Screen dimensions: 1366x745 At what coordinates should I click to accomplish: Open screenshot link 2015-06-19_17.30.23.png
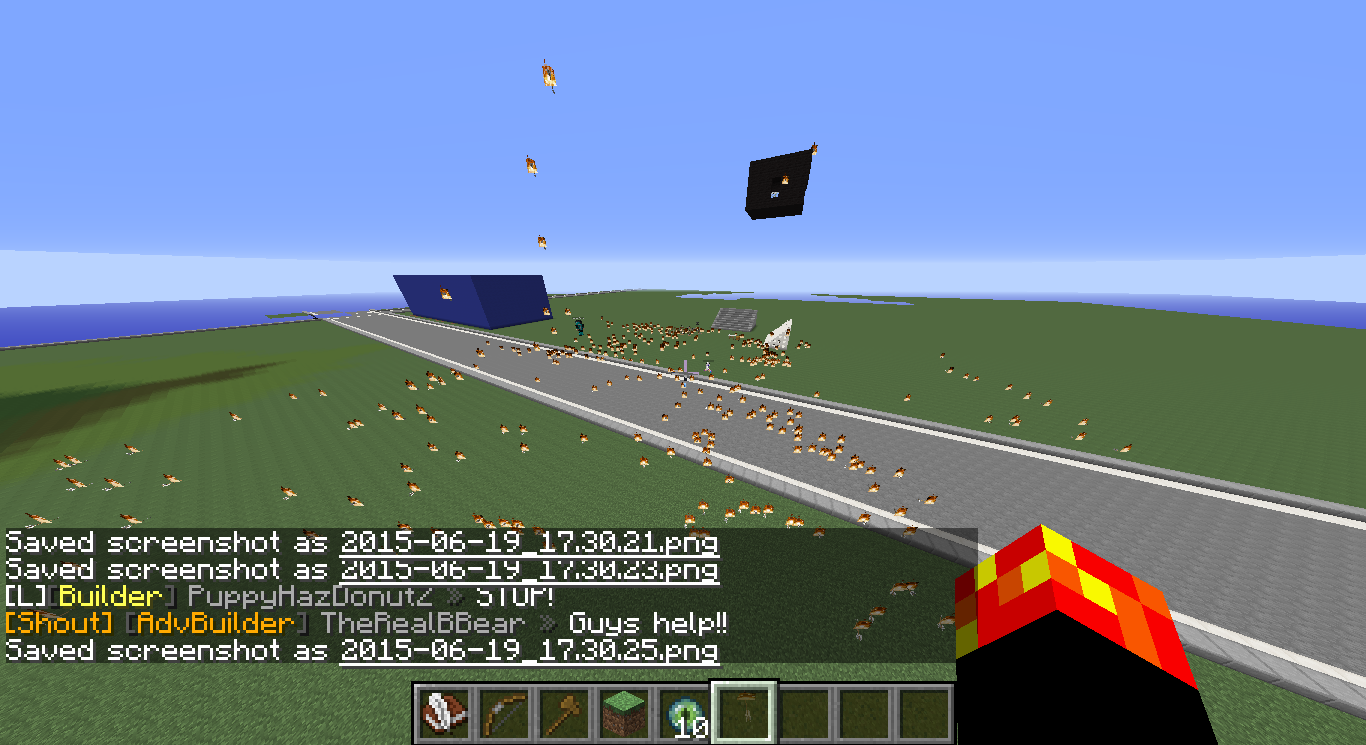pos(529,570)
